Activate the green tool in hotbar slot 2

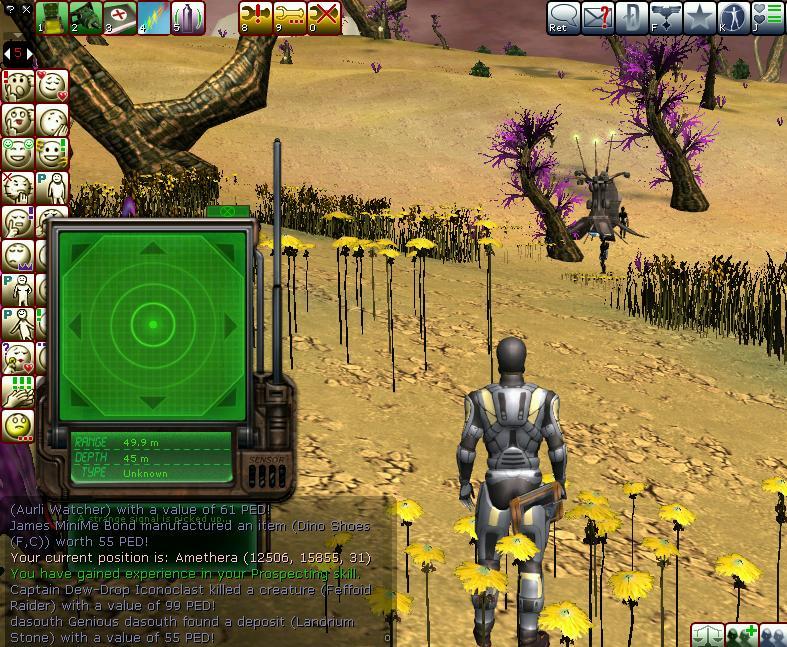pyautogui.click(x=86, y=17)
